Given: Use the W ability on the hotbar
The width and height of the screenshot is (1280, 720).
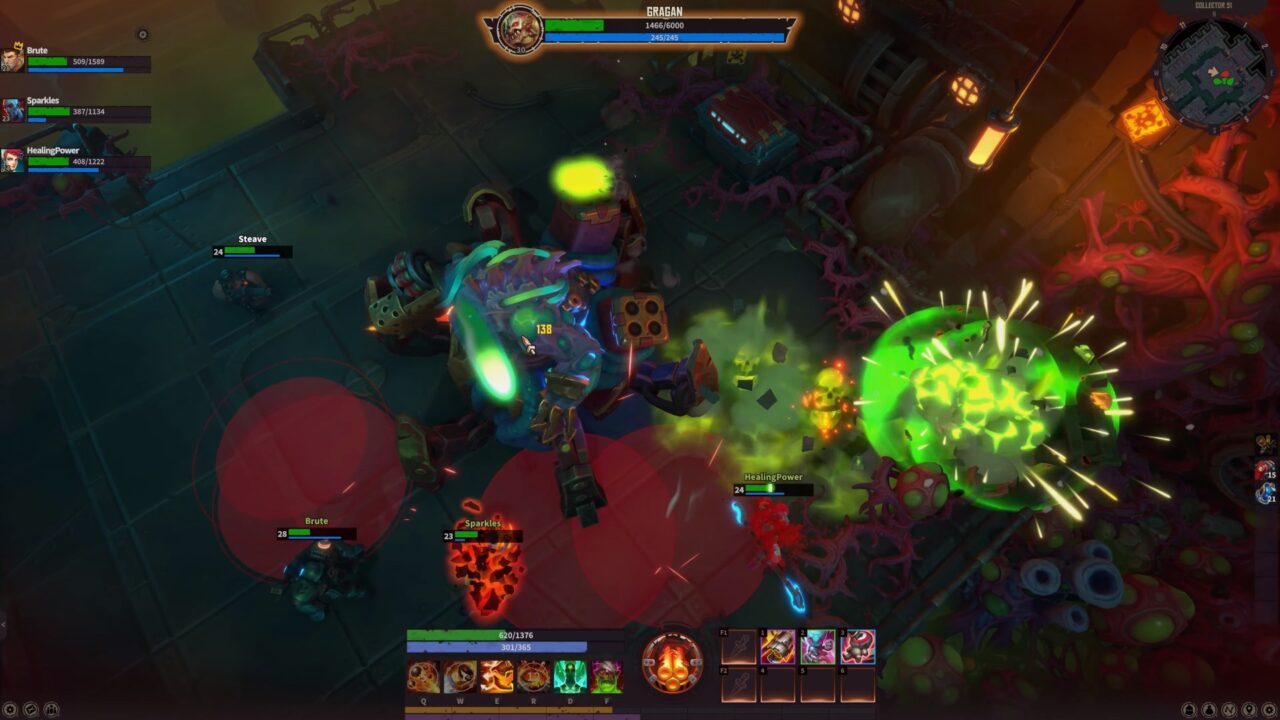Looking at the screenshot, I should pyautogui.click(x=460, y=677).
